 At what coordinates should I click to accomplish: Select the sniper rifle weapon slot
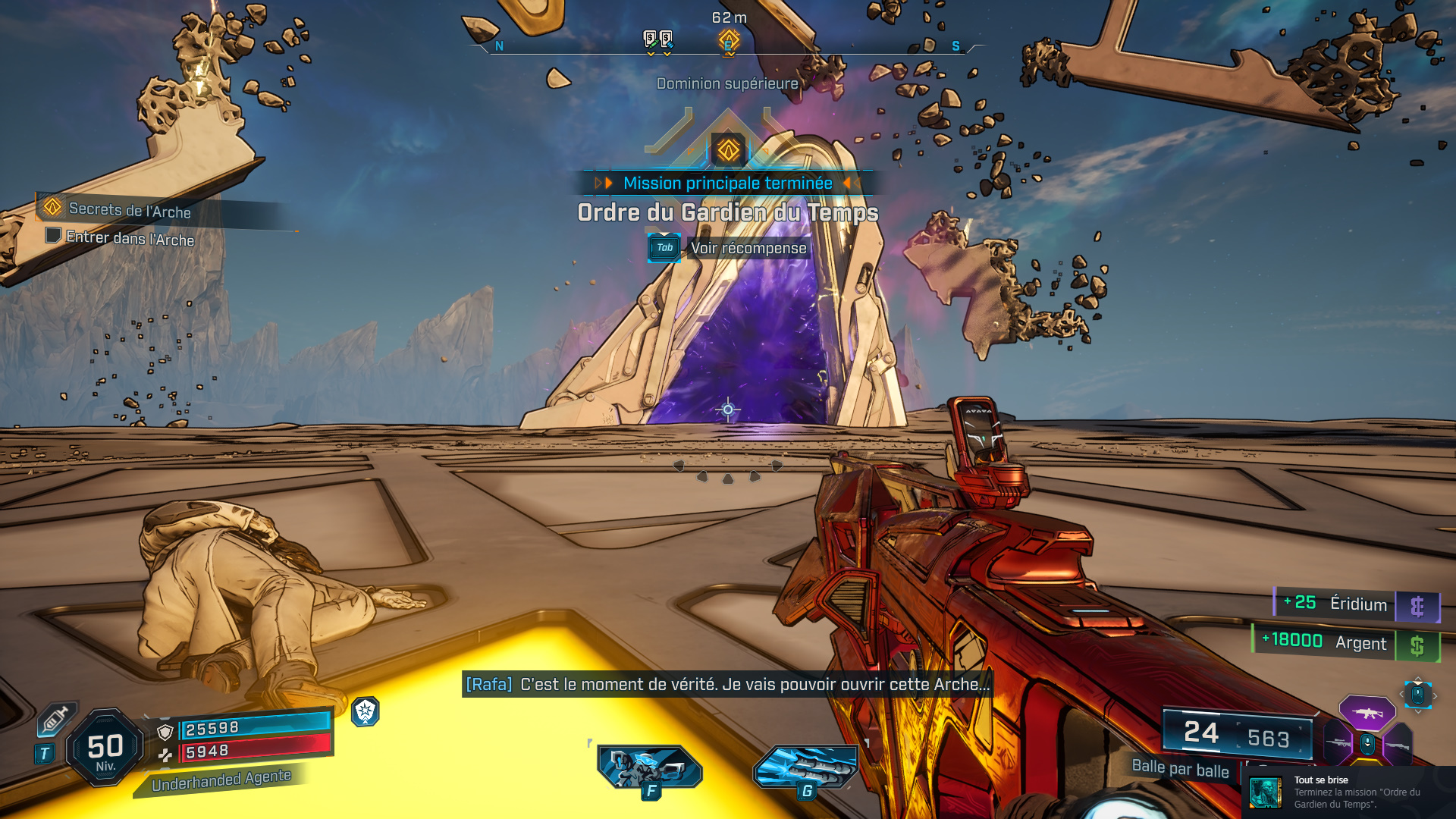pos(1337,742)
